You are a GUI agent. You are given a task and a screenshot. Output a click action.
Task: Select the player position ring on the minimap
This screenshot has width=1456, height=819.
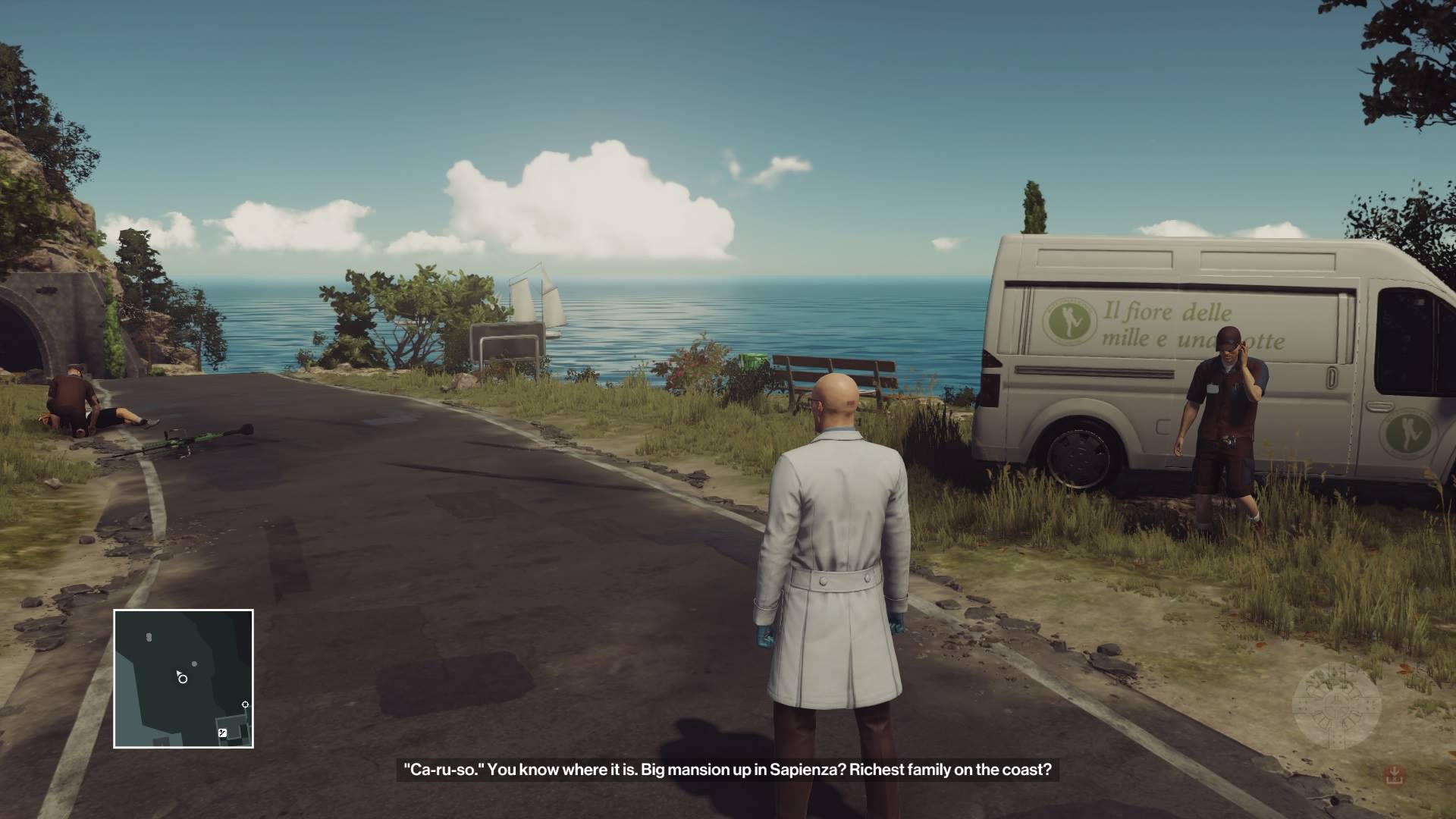(183, 679)
